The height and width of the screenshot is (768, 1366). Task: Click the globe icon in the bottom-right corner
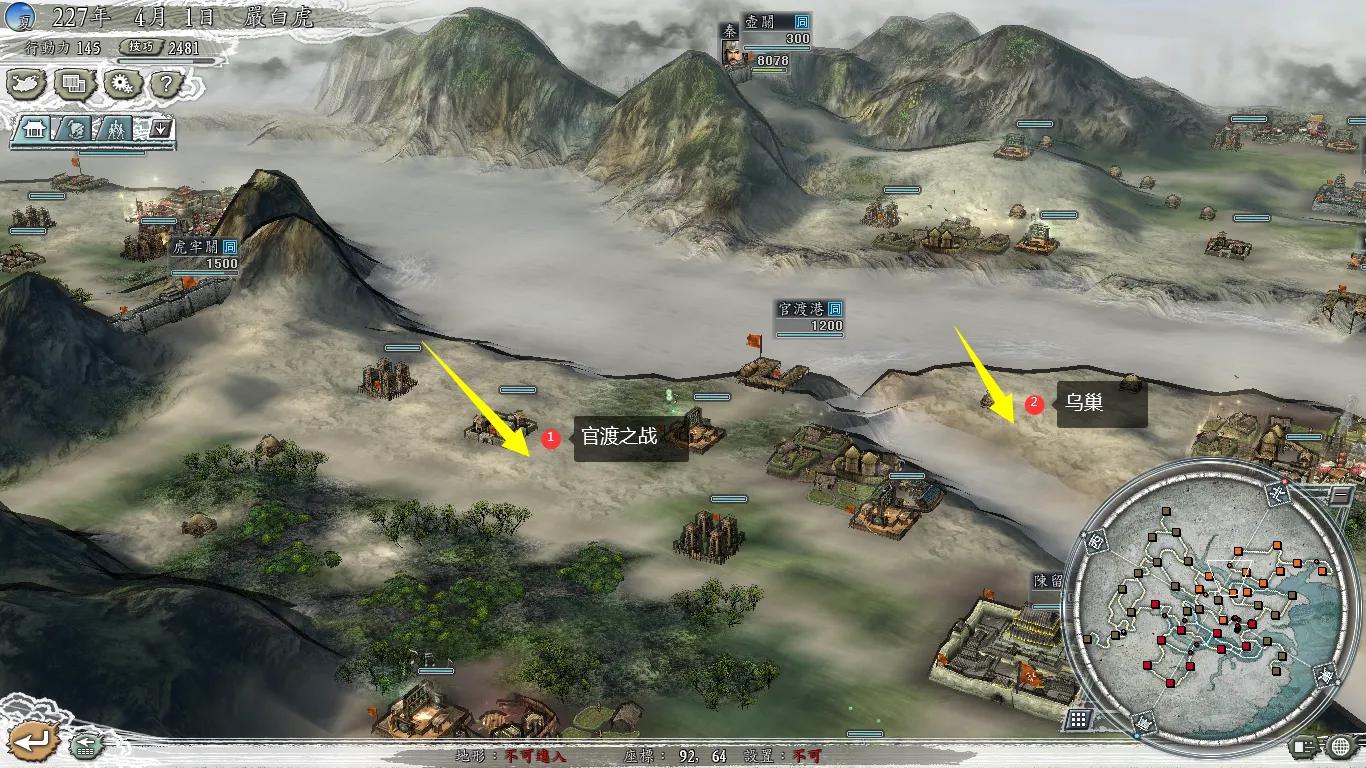1340,746
